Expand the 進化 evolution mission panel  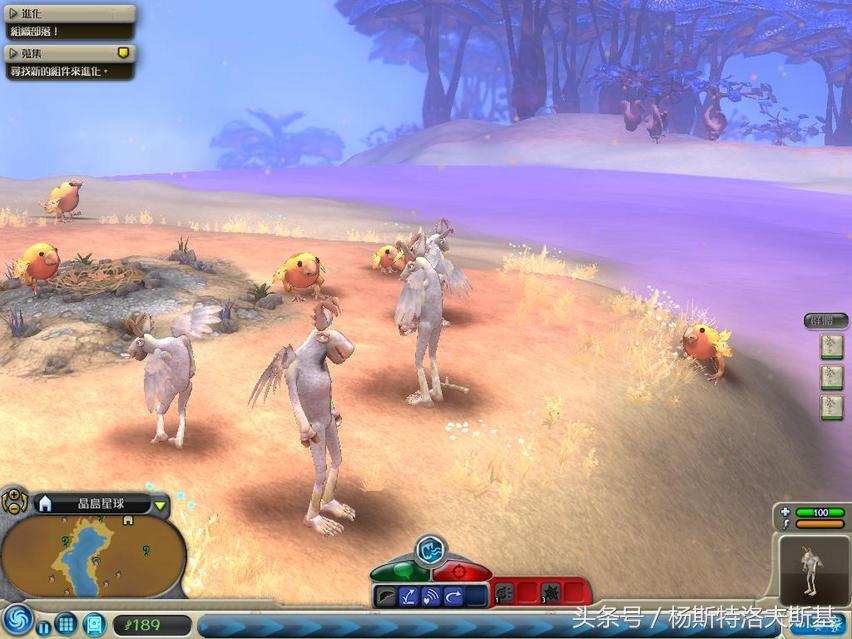(x=14, y=13)
